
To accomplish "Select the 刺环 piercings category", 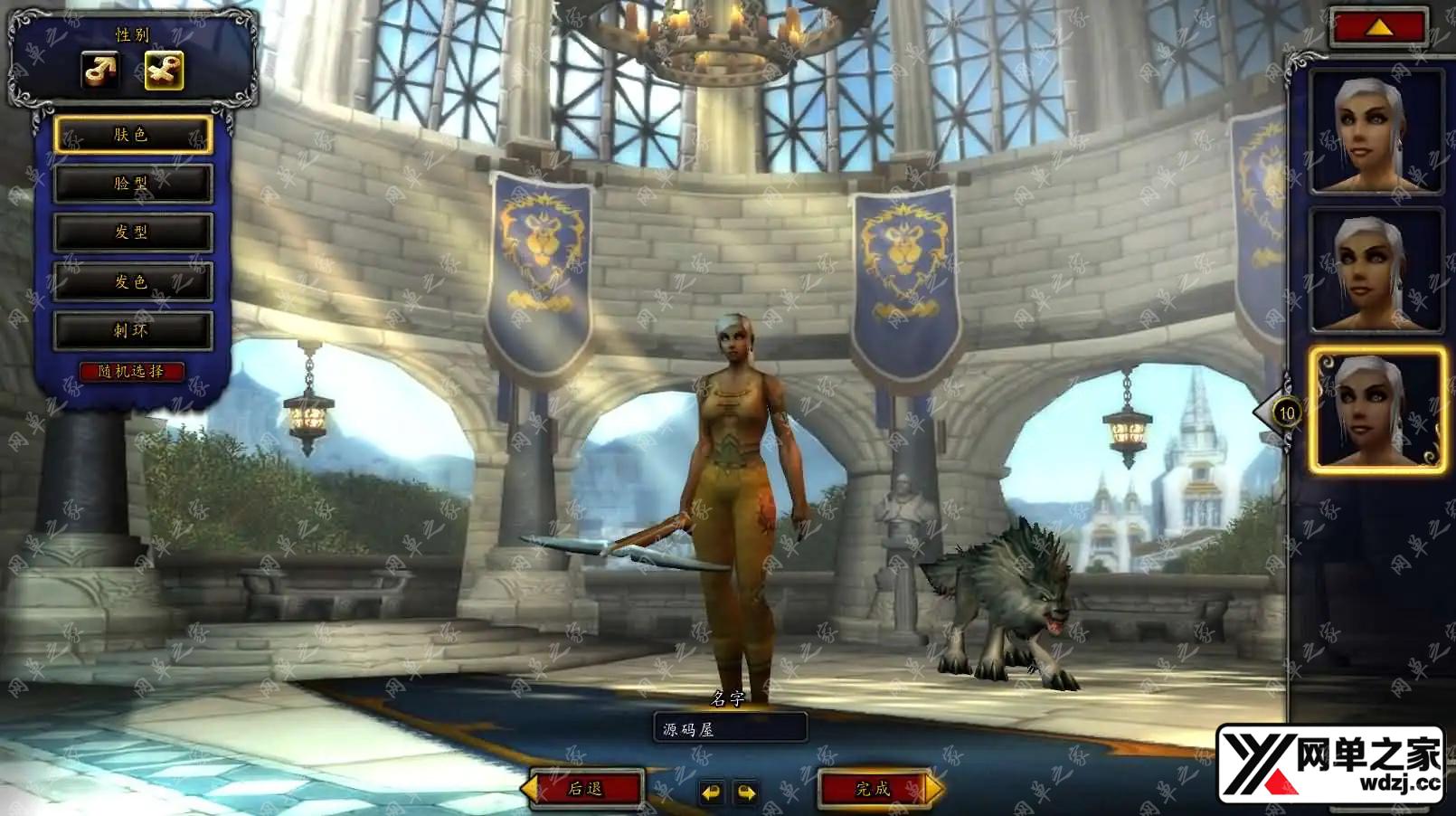I will click(x=133, y=330).
